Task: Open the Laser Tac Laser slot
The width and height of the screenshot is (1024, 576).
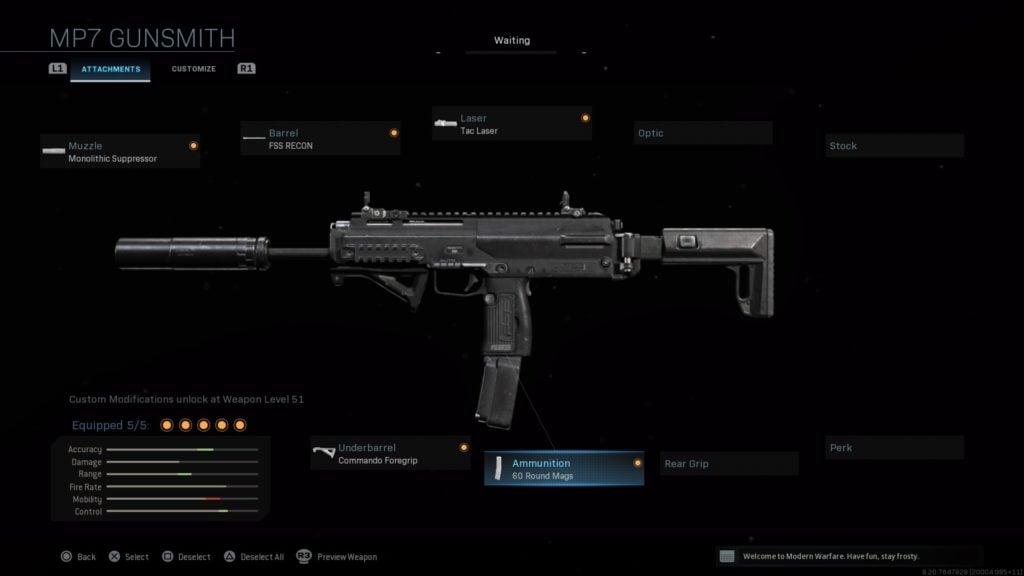Action: click(512, 124)
